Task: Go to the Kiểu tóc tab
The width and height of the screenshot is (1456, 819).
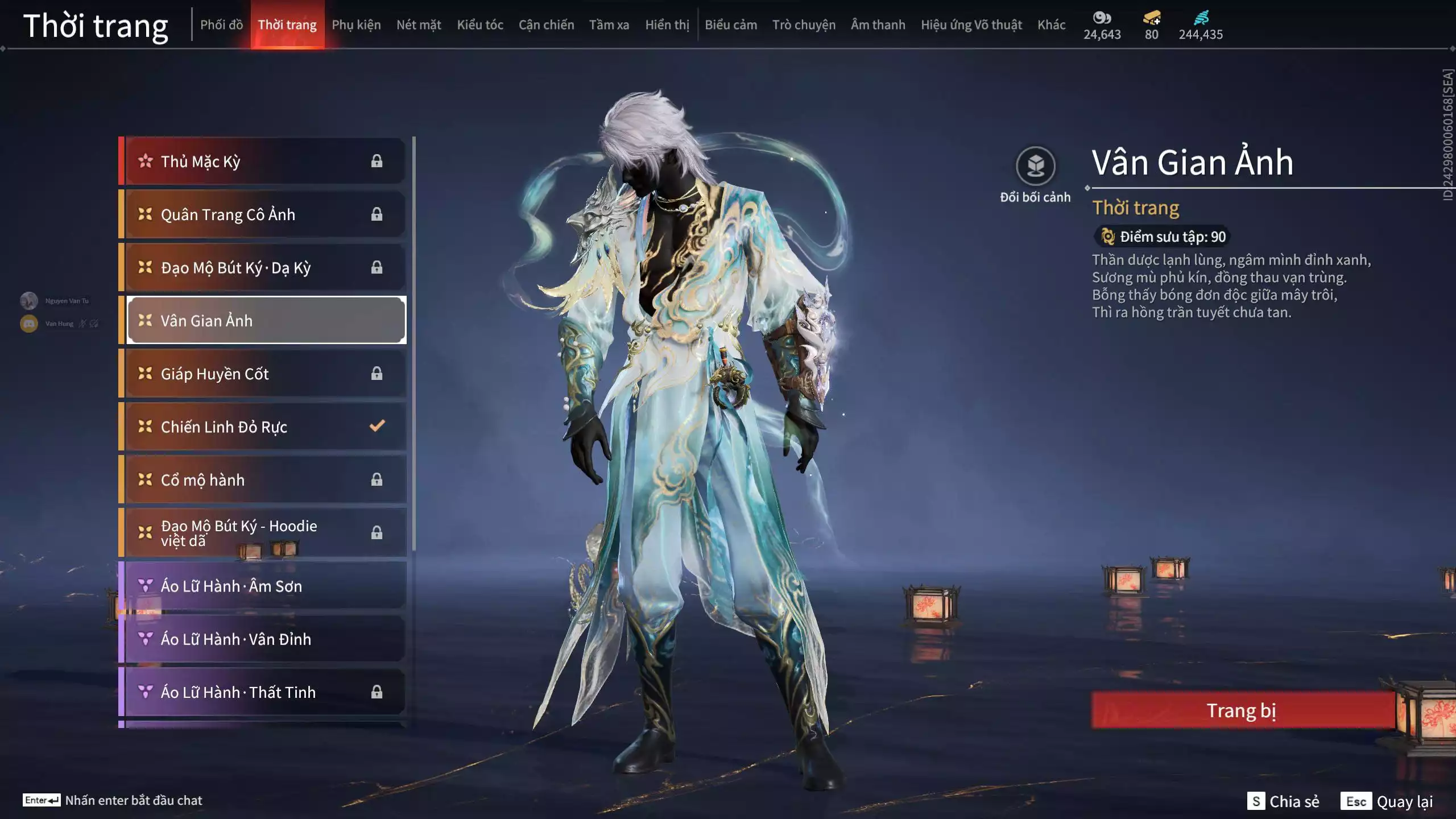Action: pos(480,25)
